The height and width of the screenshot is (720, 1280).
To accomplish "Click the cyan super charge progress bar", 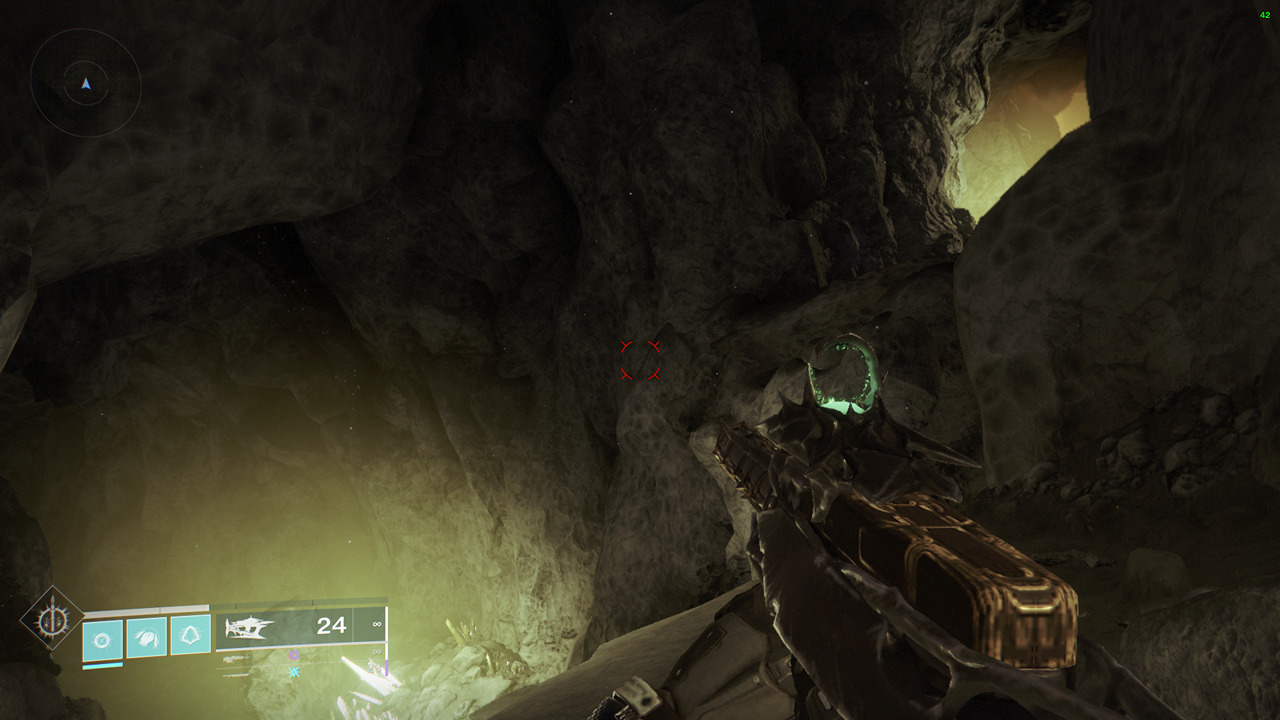I will coord(102,667).
